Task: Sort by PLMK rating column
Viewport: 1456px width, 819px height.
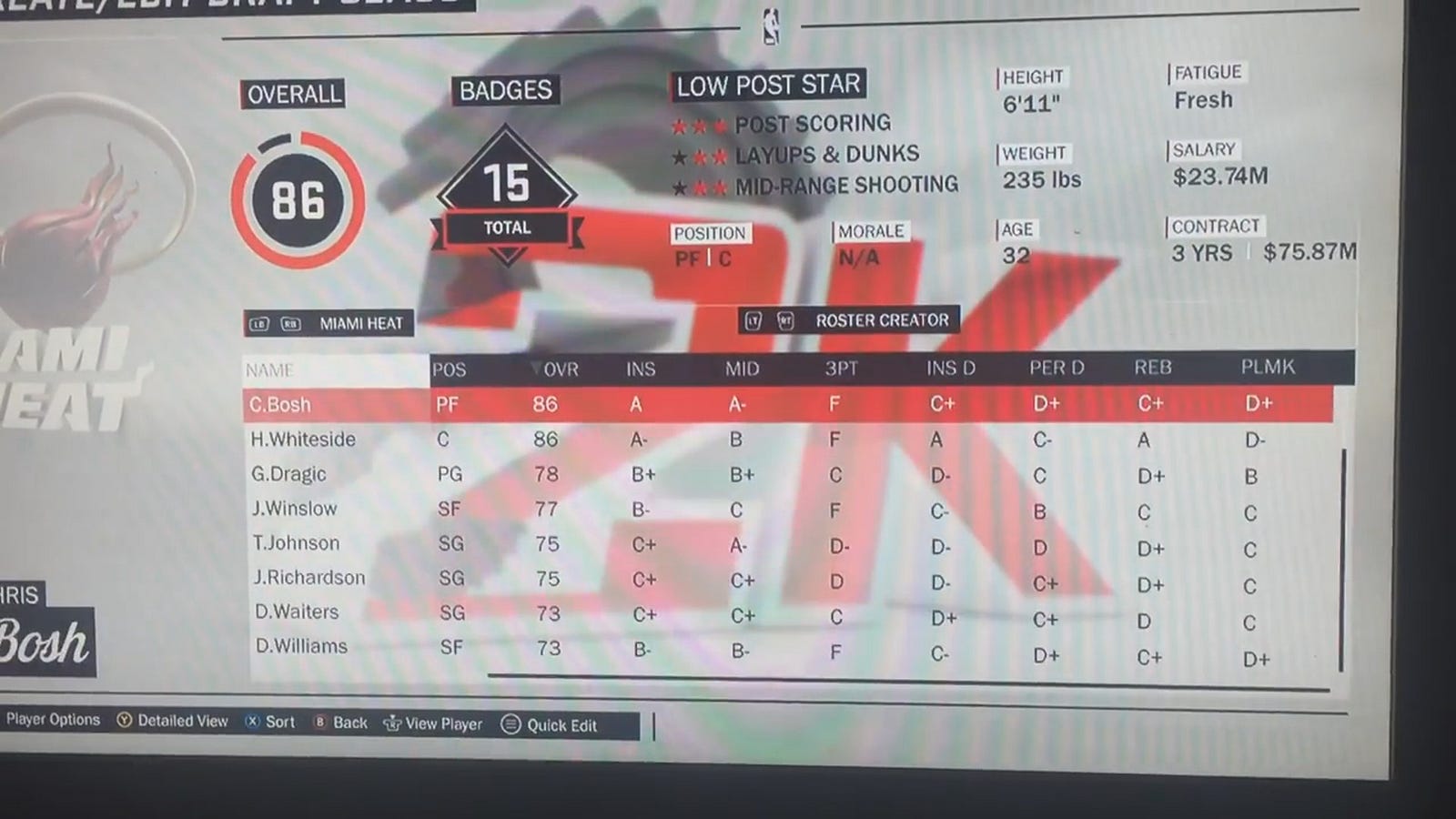Action: click(1268, 367)
